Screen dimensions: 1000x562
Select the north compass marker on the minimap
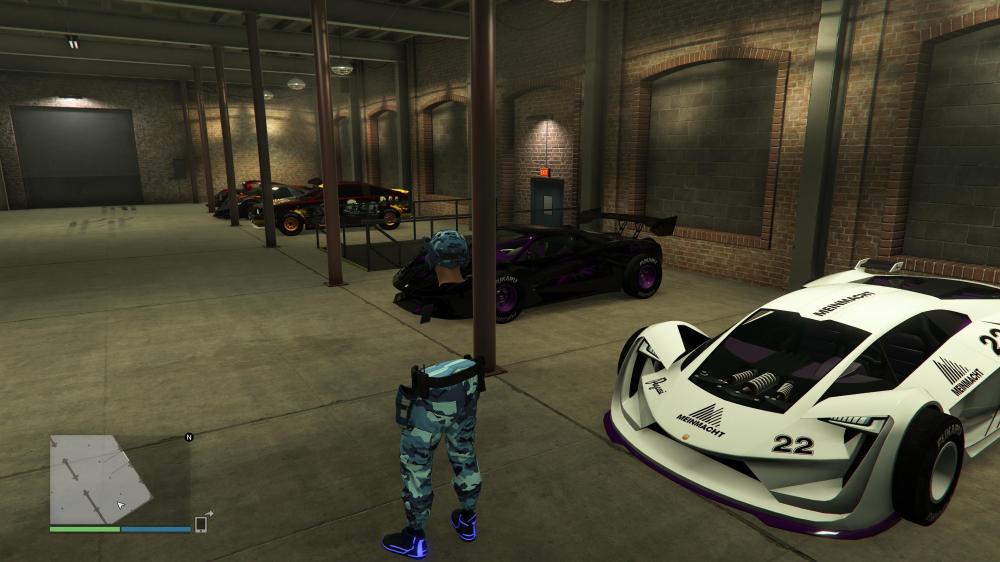pyautogui.click(x=188, y=437)
